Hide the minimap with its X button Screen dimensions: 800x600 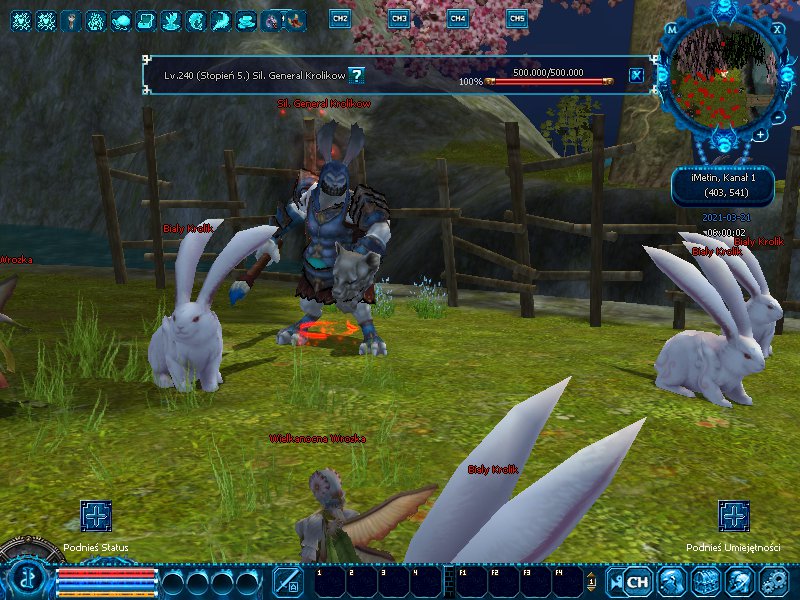[778, 29]
